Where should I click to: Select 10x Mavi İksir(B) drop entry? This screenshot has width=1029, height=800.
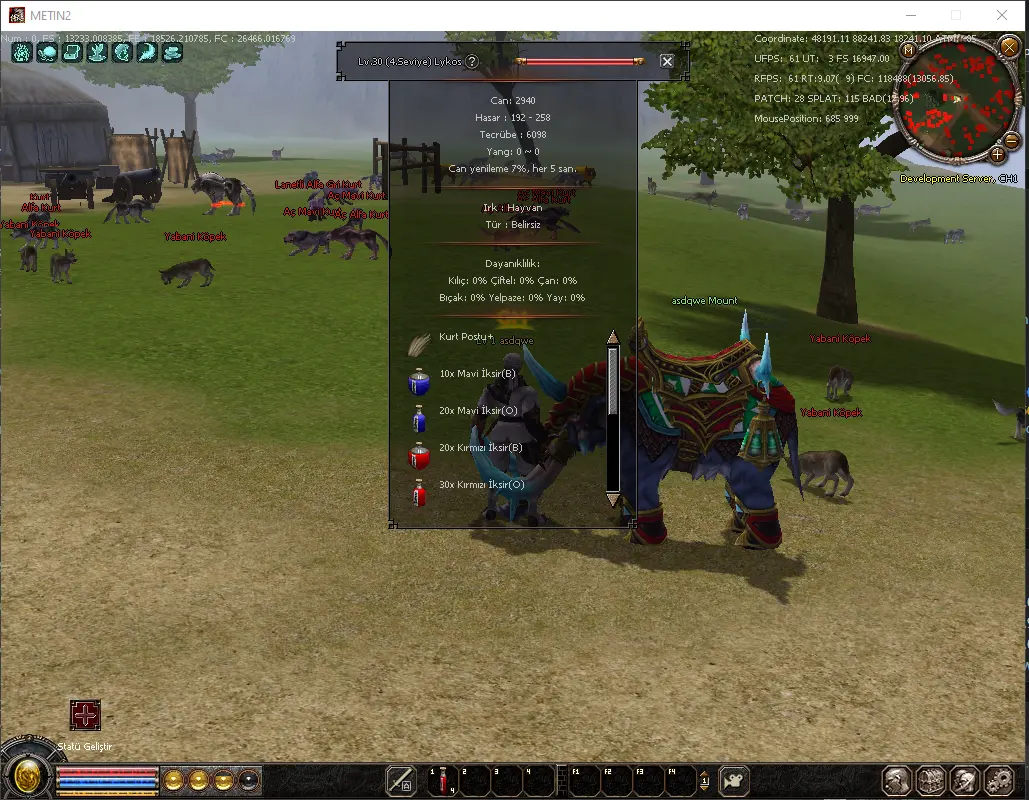point(477,374)
